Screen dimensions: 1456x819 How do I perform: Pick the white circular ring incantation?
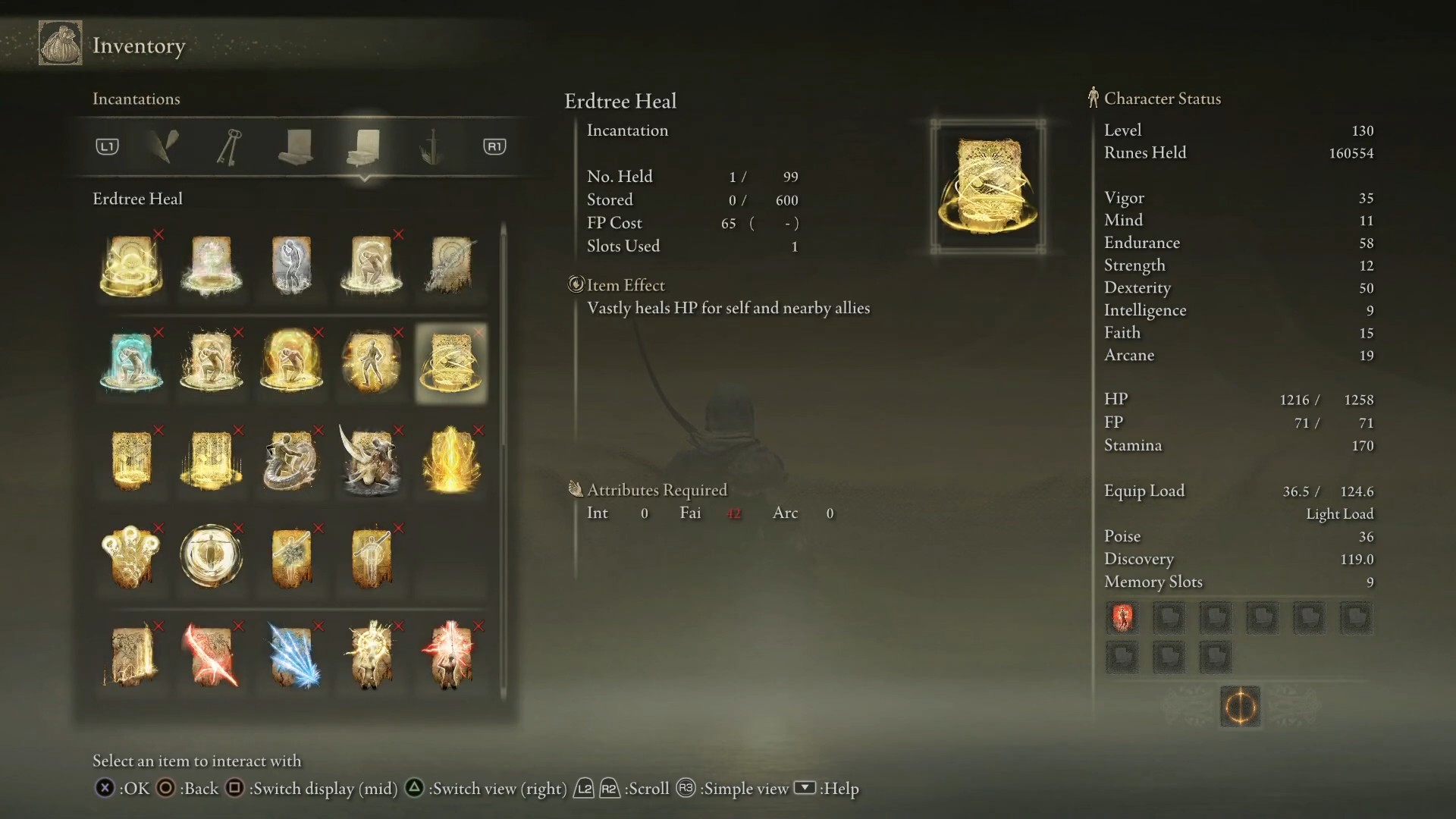(x=212, y=557)
